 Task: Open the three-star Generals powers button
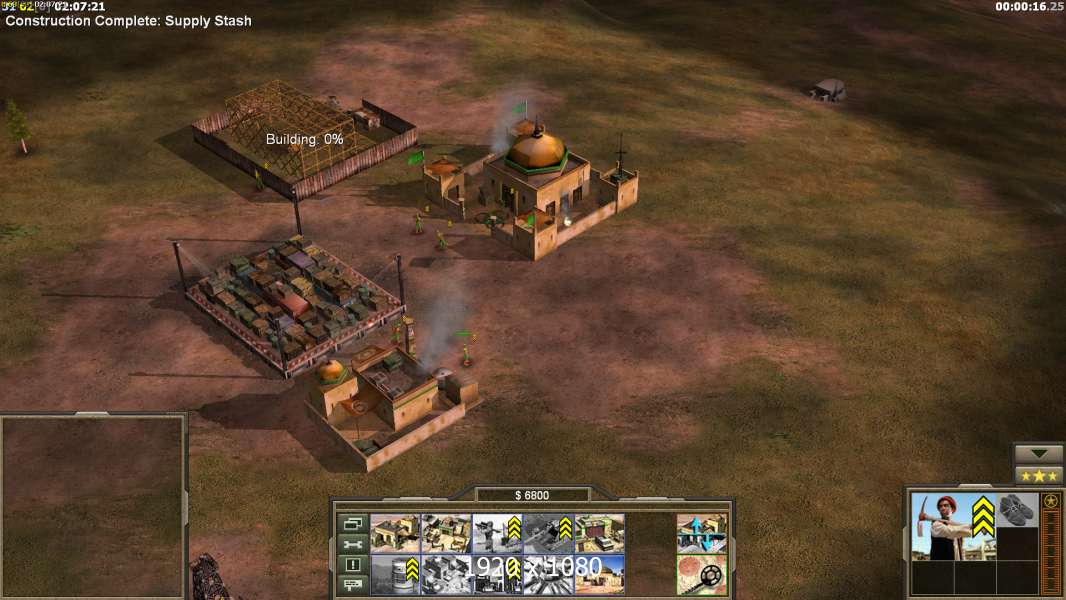tap(1039, 475)
